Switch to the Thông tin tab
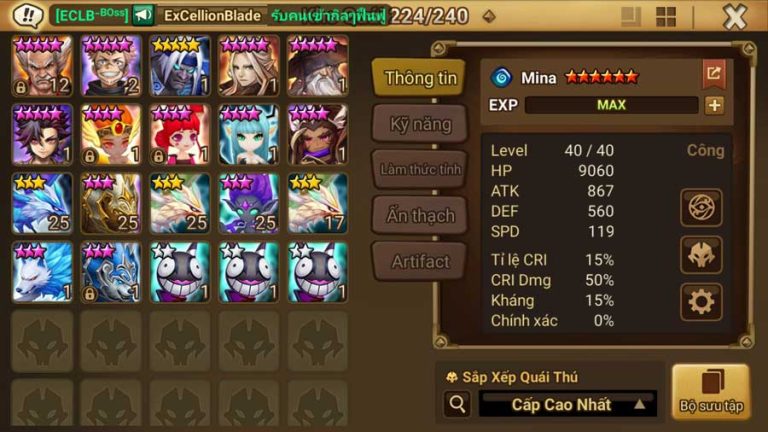This screenshot has height=432, width=768. [420, 78]
